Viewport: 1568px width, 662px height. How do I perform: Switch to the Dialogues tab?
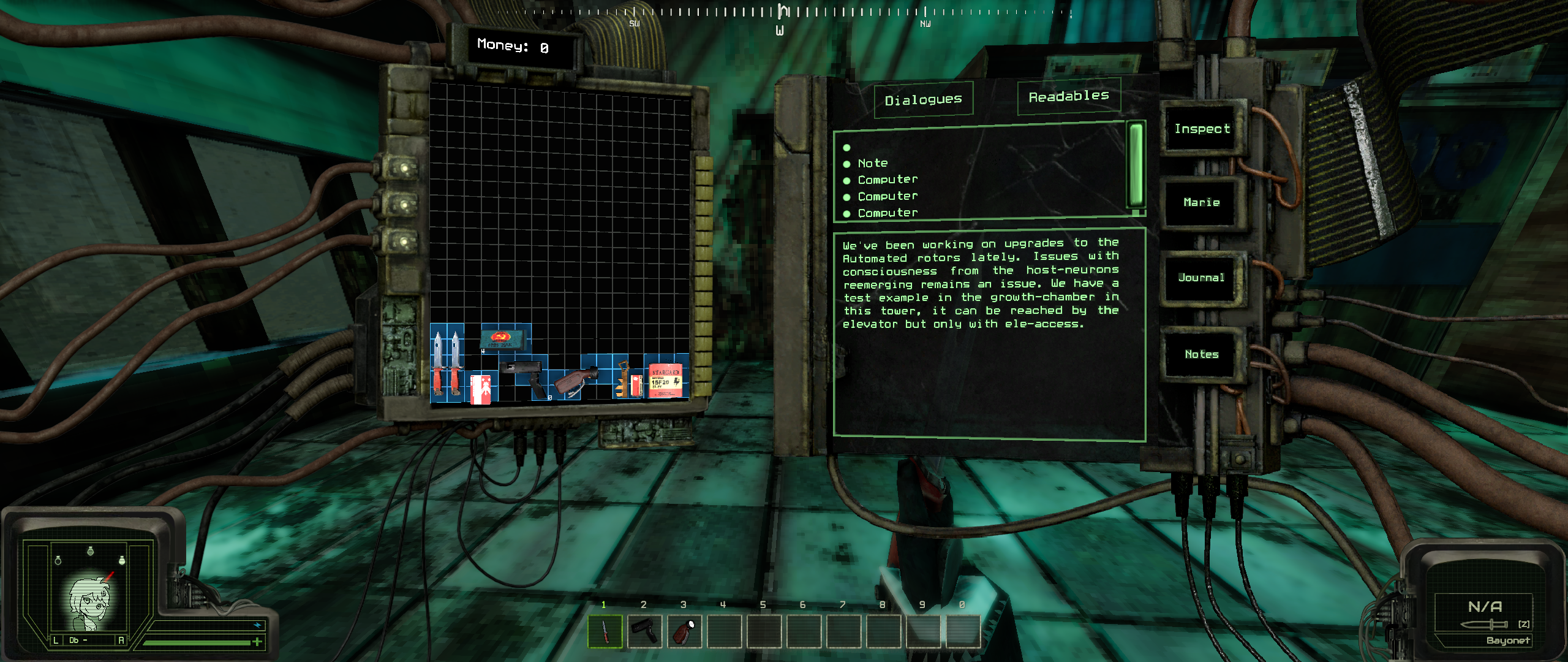pyautogui.click(x=923, y=99)
